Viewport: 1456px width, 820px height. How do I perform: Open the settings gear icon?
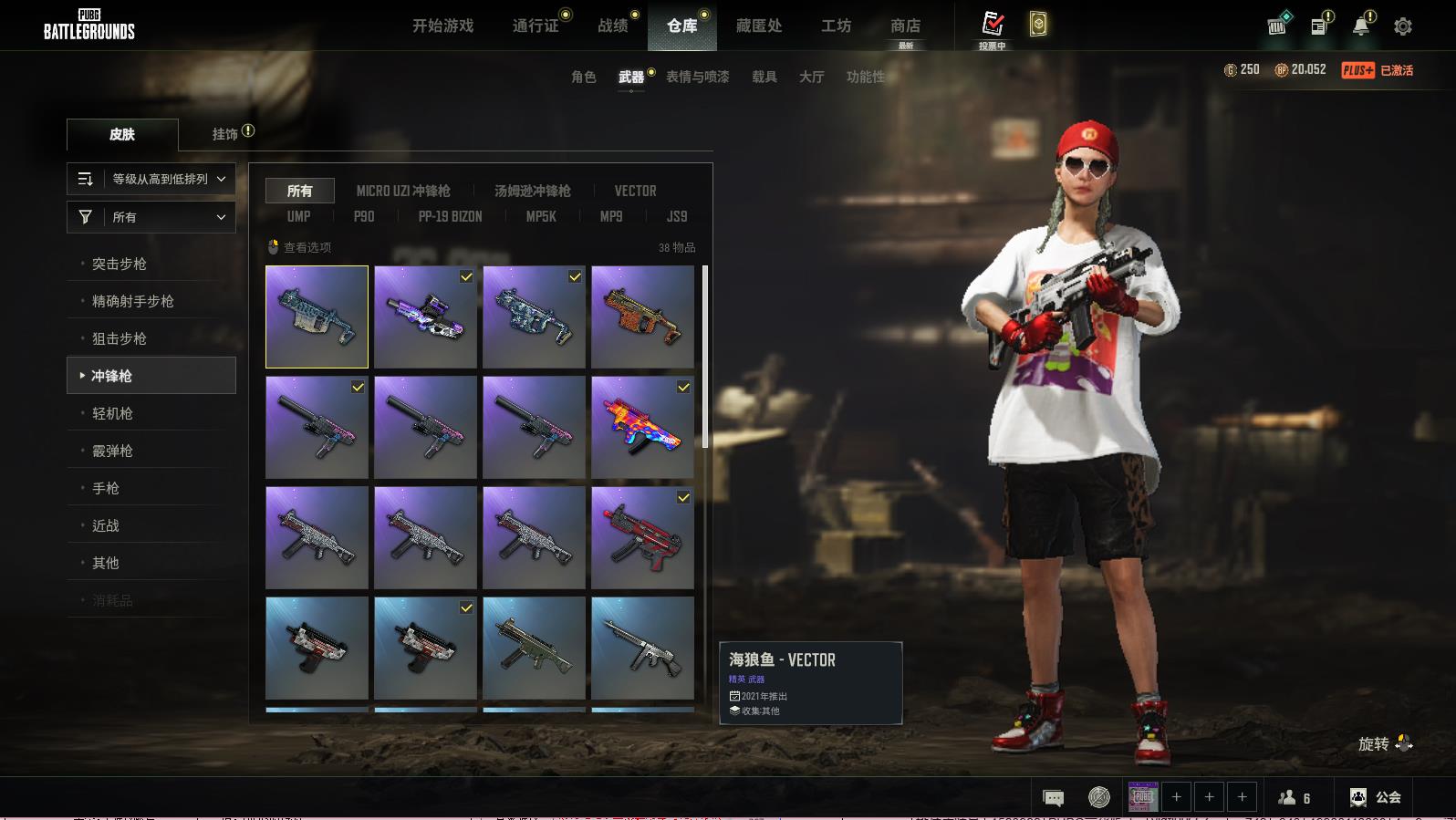[1403, 26]
